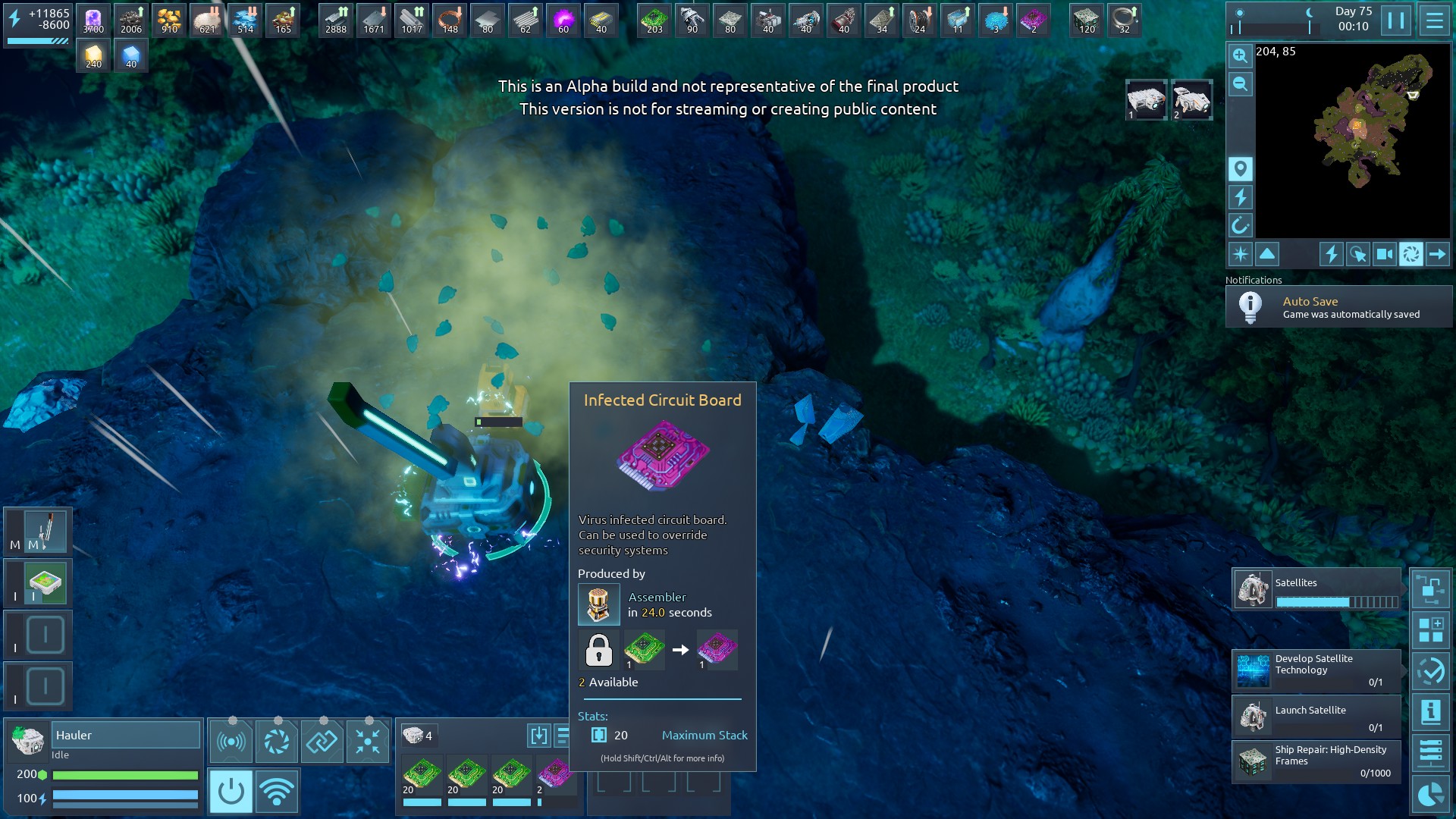Screen dimensions: 1456x819
Task: Toggle the Hauler Wi-Fi signal button
Action: 277,792
